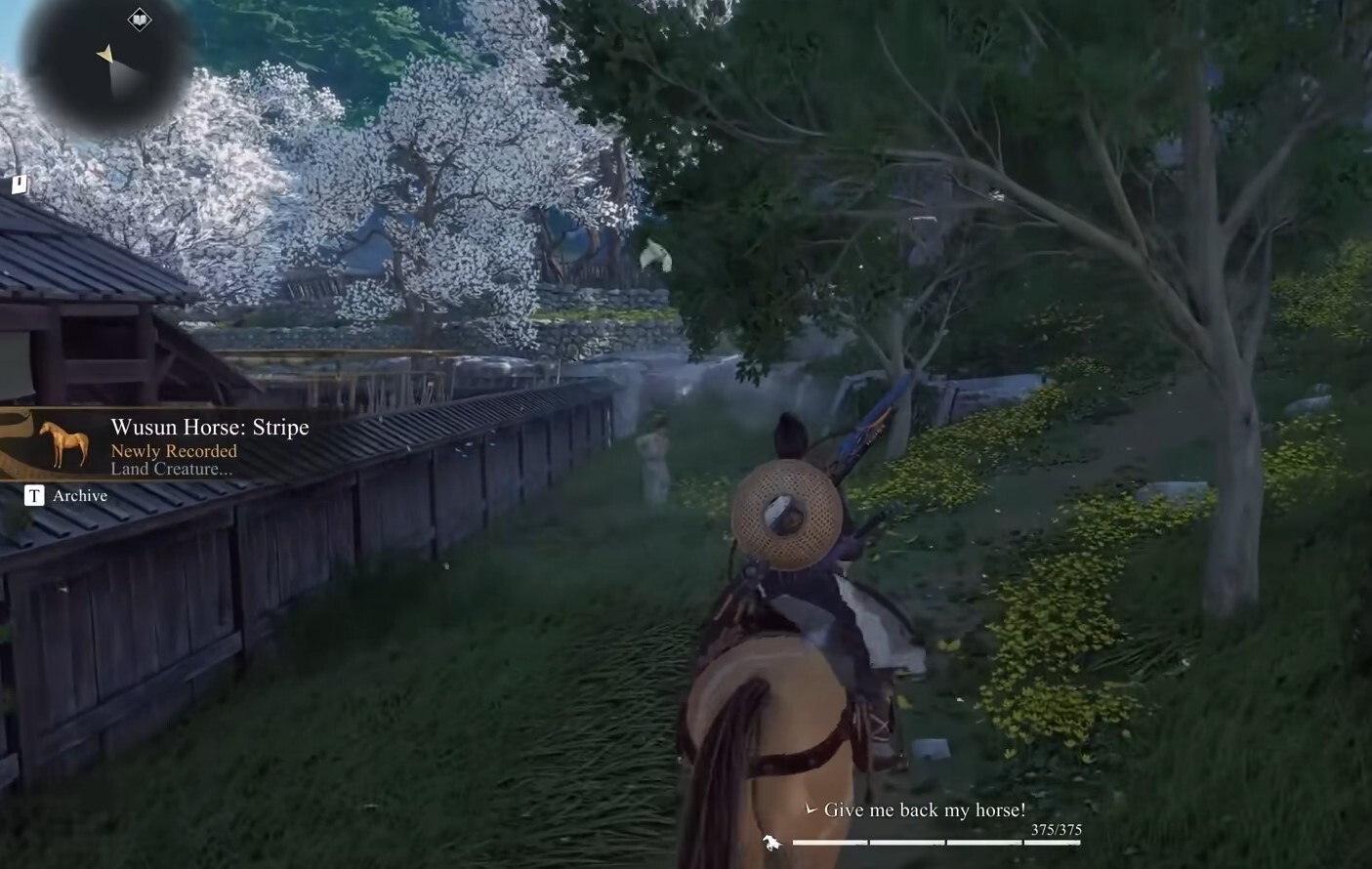Toggle the subtitle chevron before the dialogue line
1372x869 pixels.
point(810,809)
